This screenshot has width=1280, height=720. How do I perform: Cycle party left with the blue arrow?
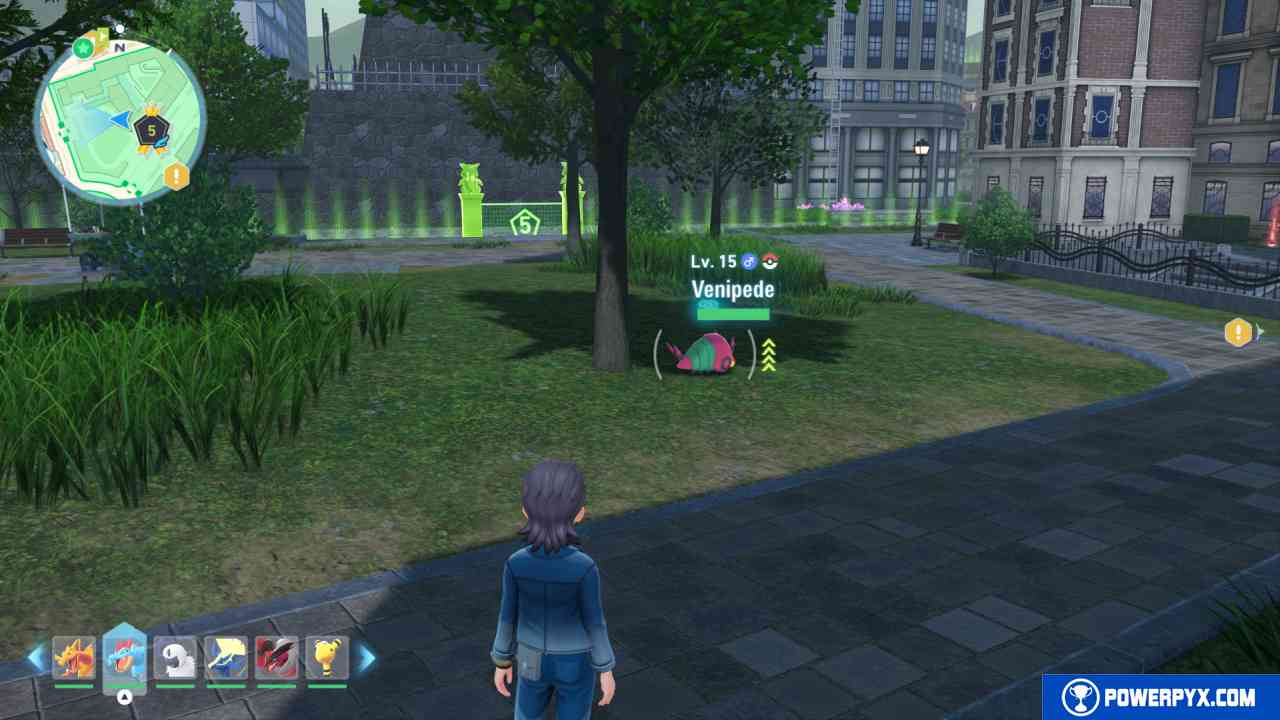tap(36, 658)
